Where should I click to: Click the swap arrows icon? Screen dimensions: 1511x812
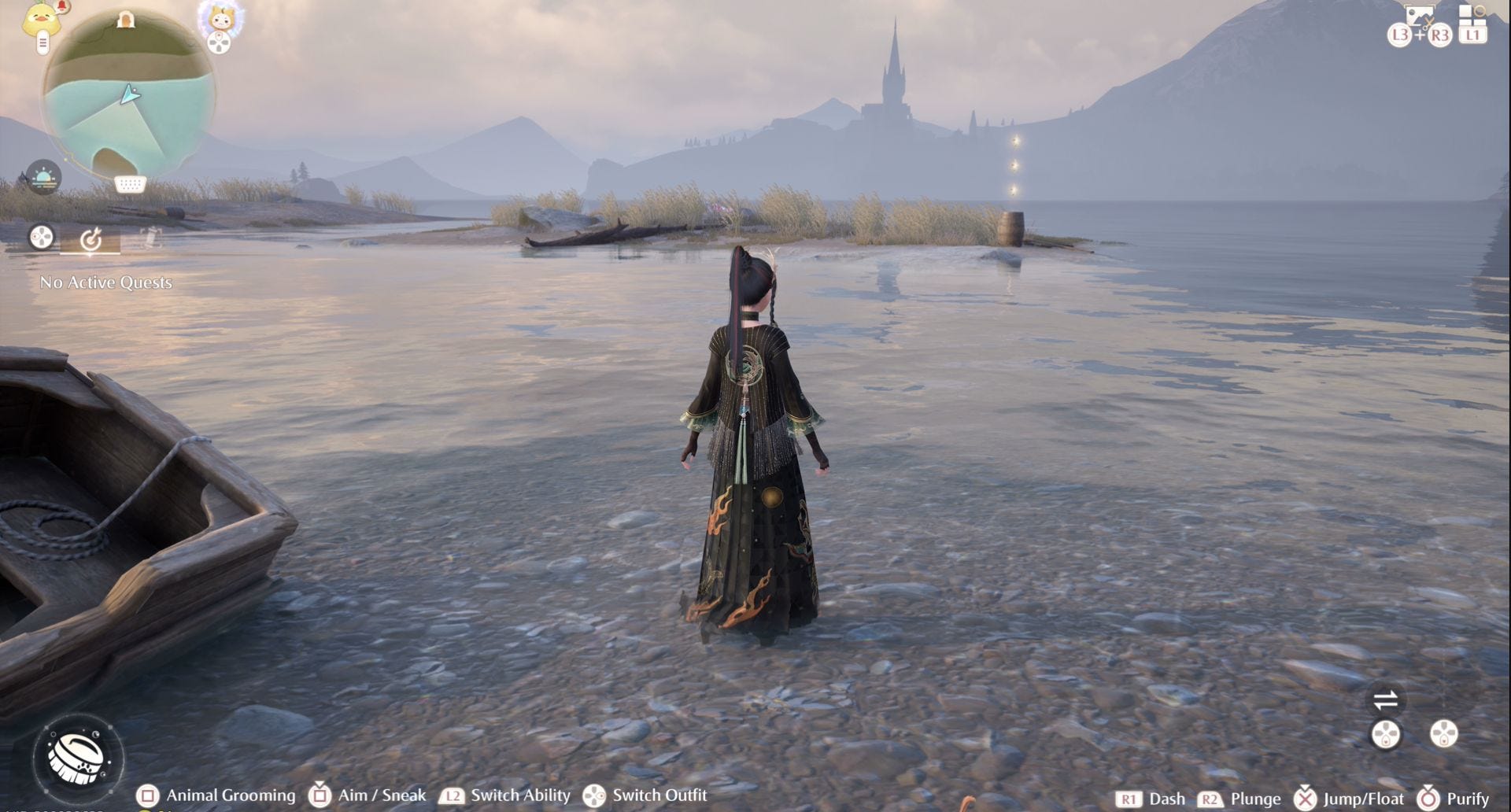coord(1385,699)
